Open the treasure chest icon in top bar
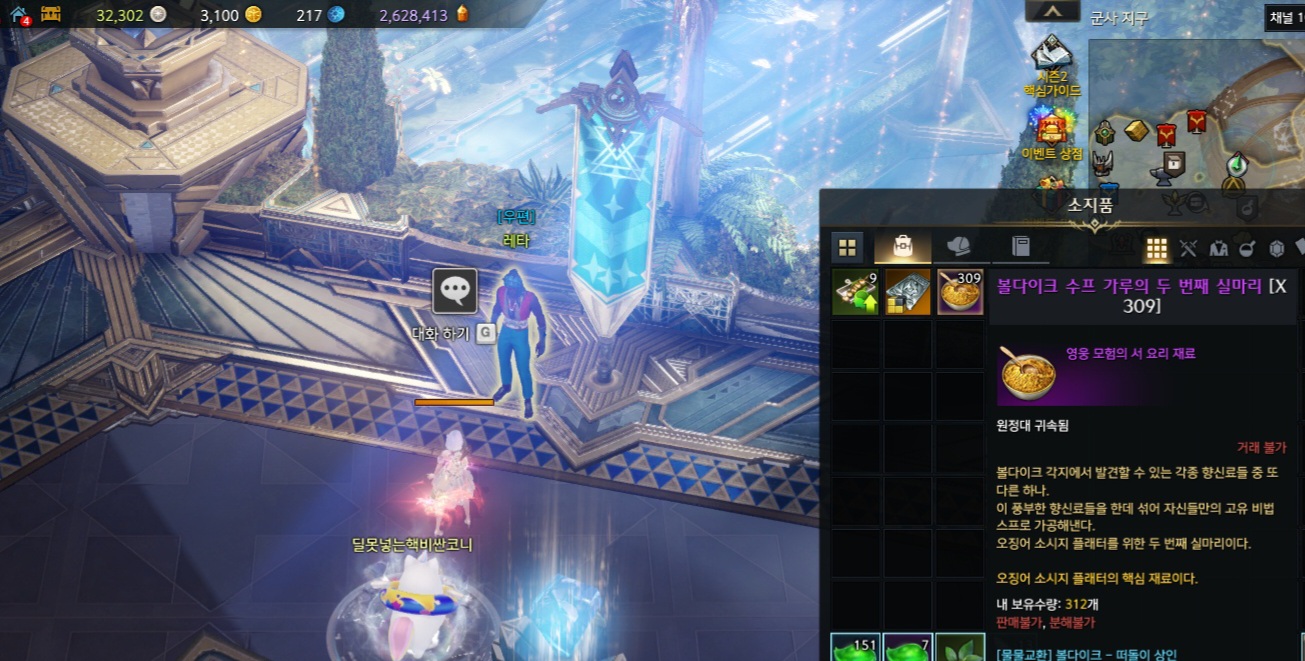The image size is (1305, 661). pyautogui.click(x=51, y=14)
